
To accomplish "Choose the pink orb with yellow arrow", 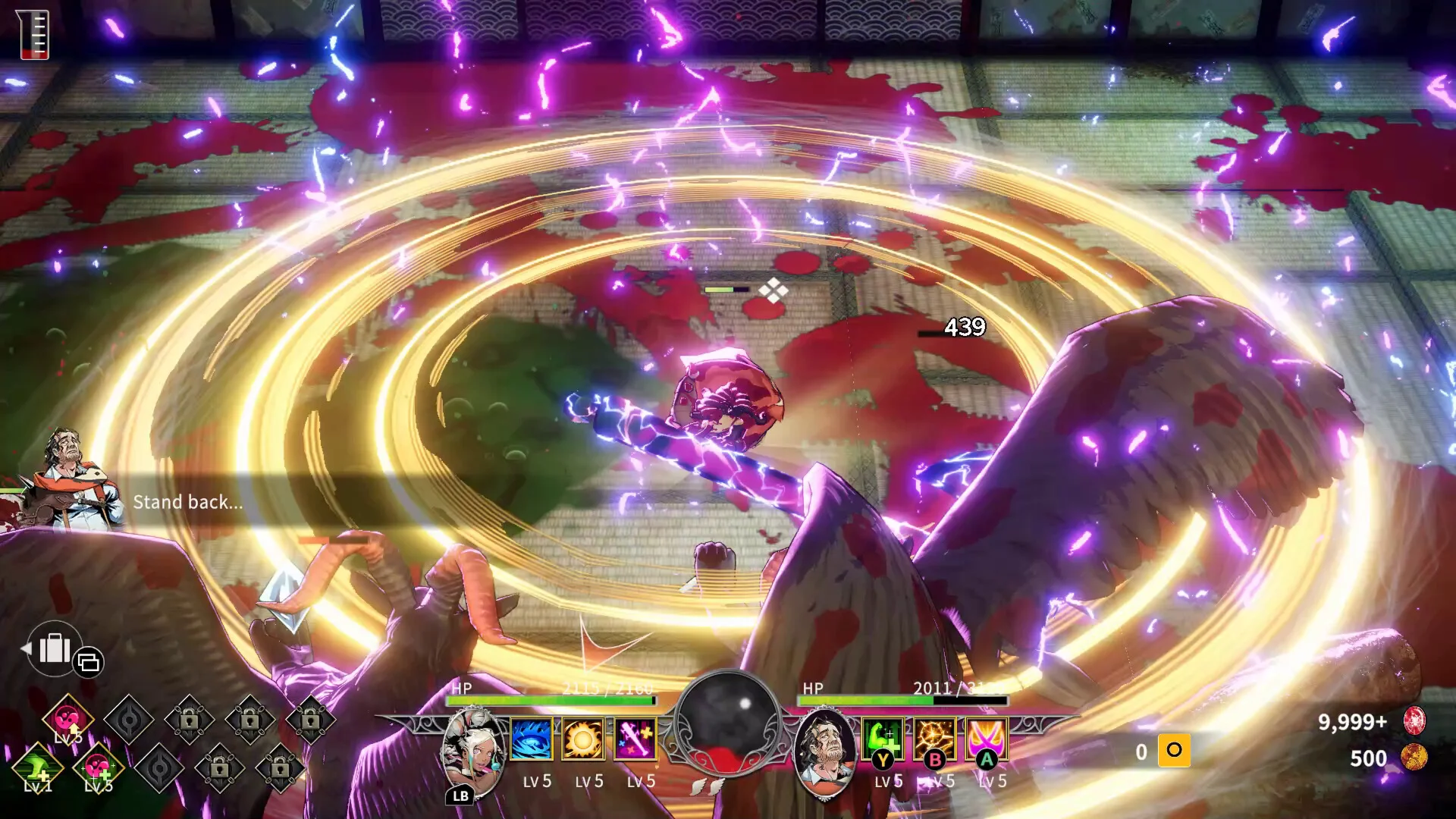I will point(68,718).
